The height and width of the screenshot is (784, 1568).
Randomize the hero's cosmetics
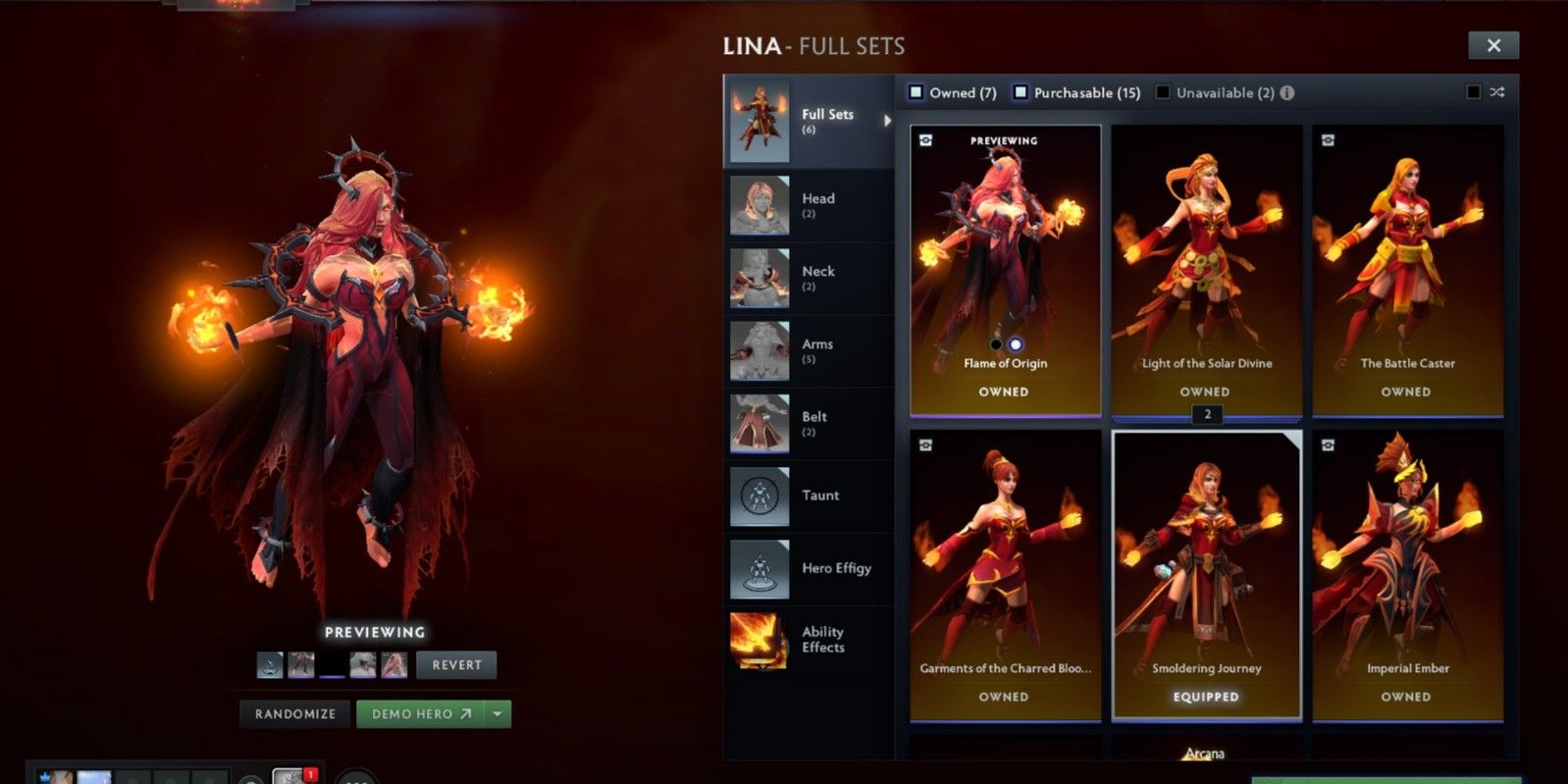[x=295, y=713]
